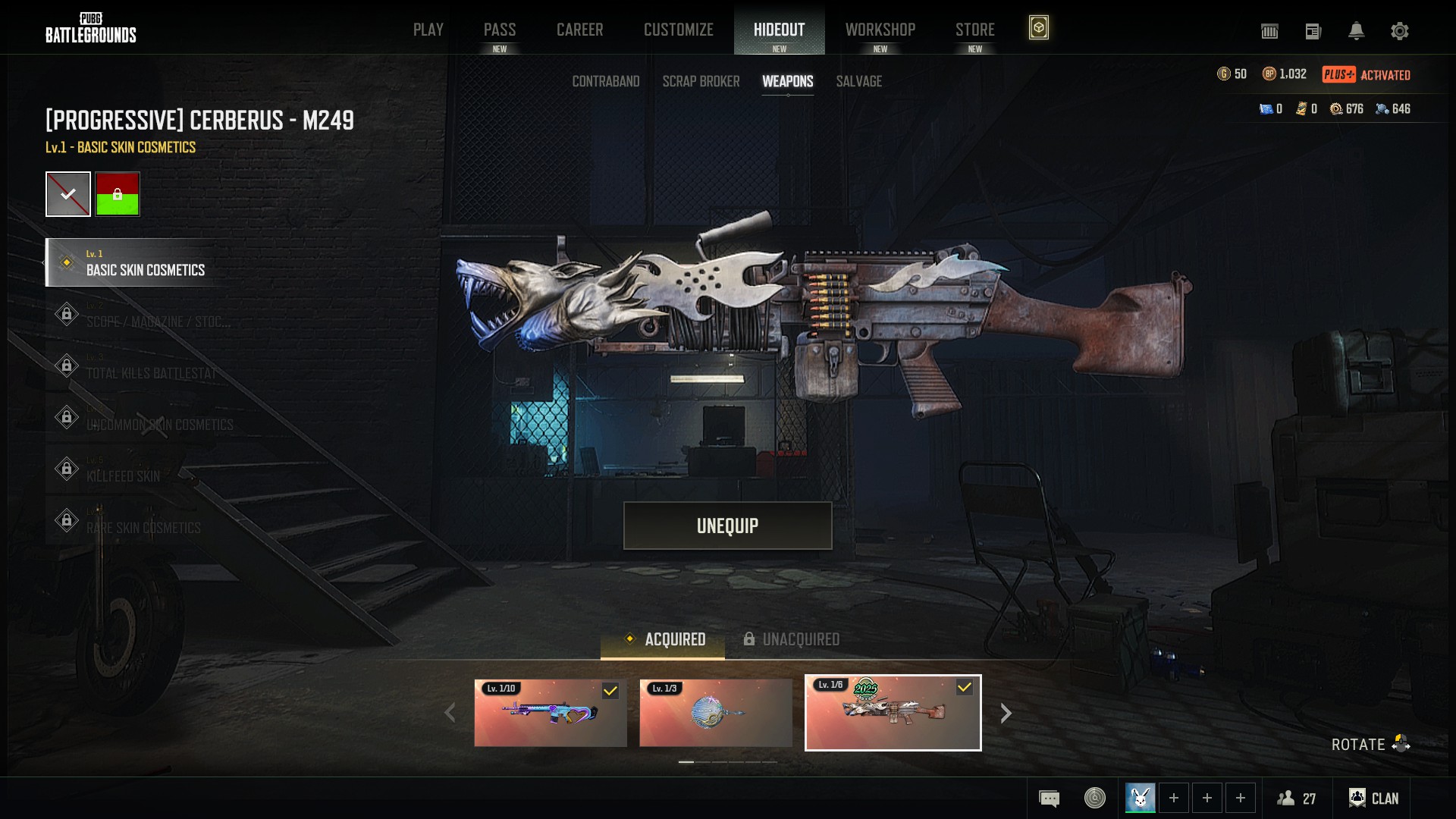
Task: Open the Scrap Broker tab
Action: (701, 81)
